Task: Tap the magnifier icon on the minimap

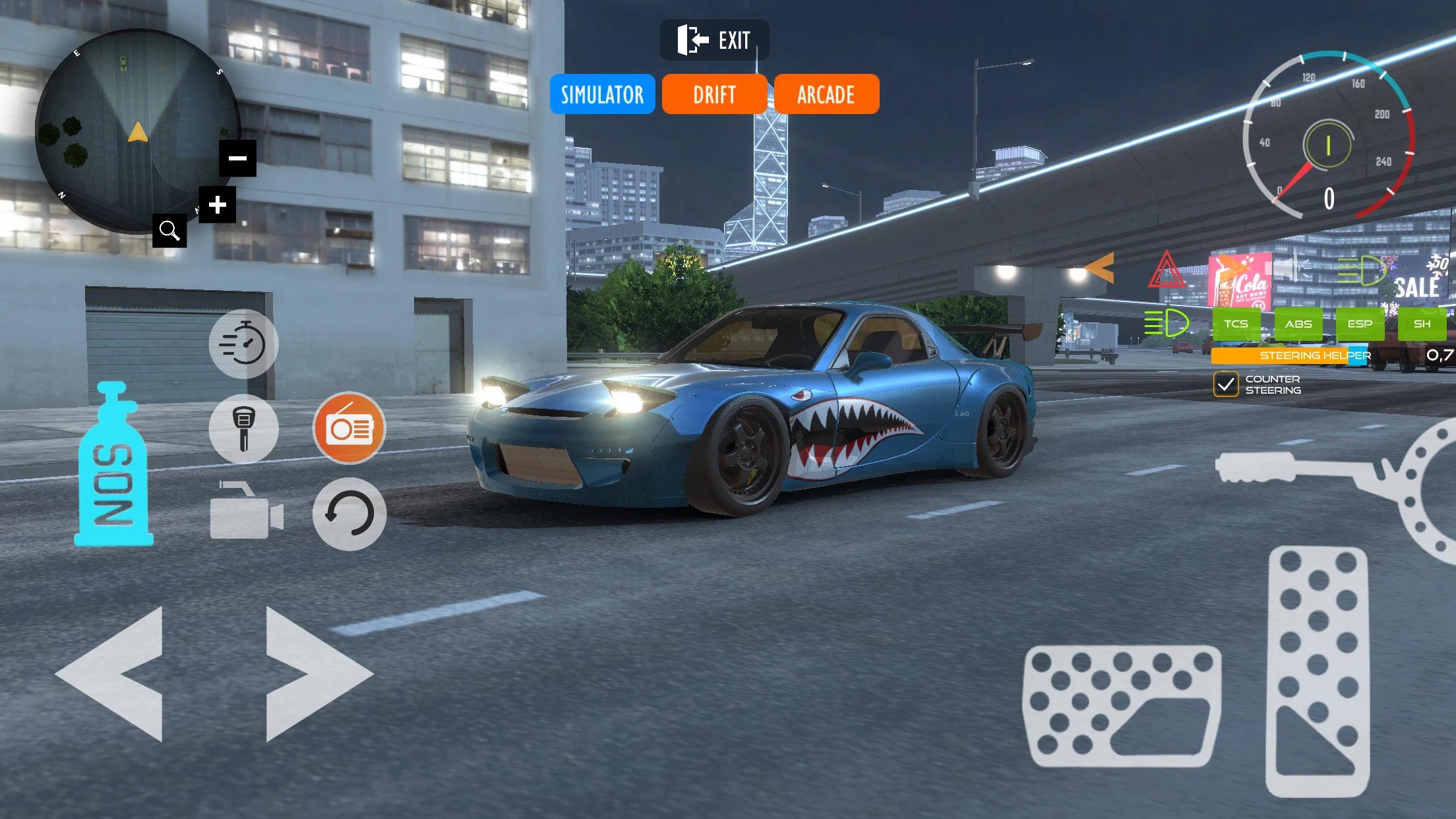Action: coord(170,231)
